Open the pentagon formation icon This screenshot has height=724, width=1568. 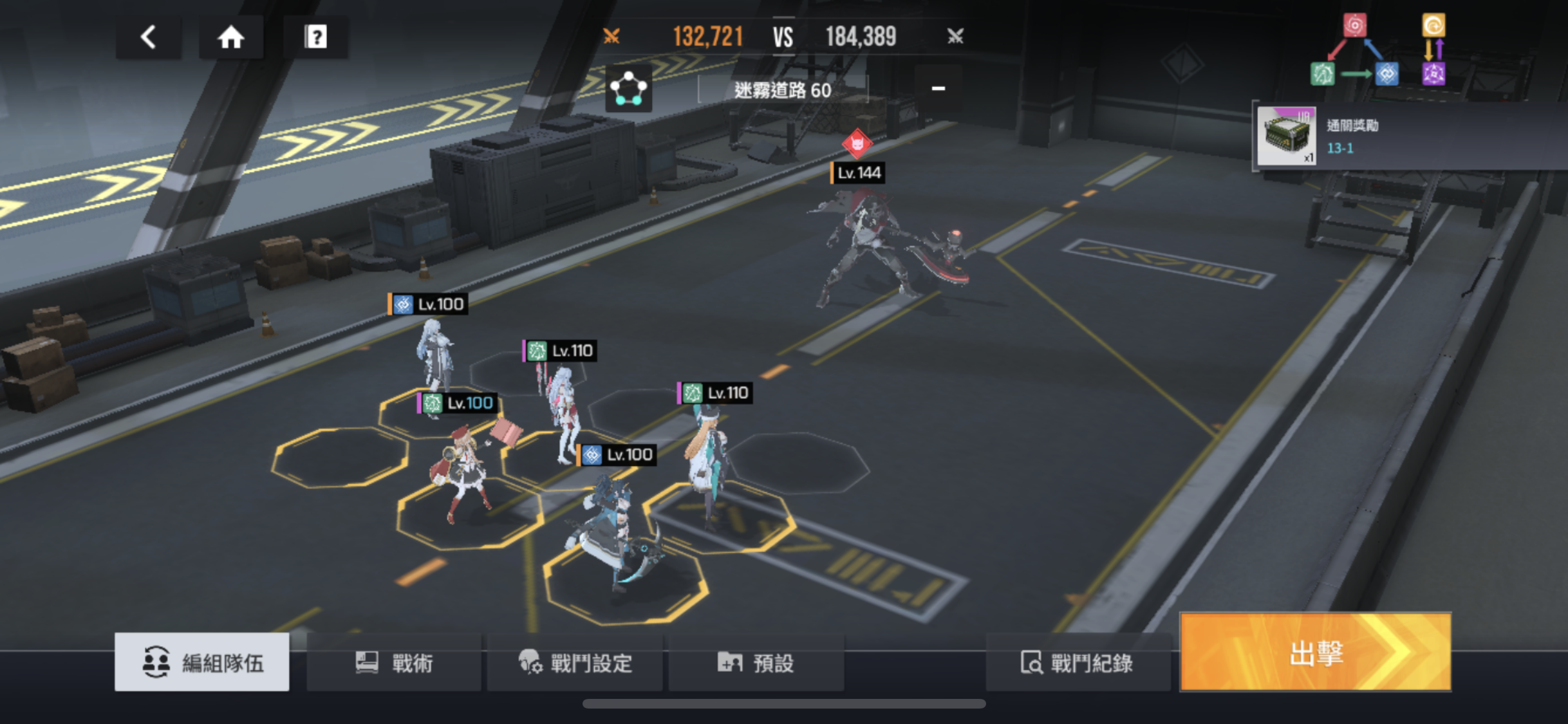628,88
